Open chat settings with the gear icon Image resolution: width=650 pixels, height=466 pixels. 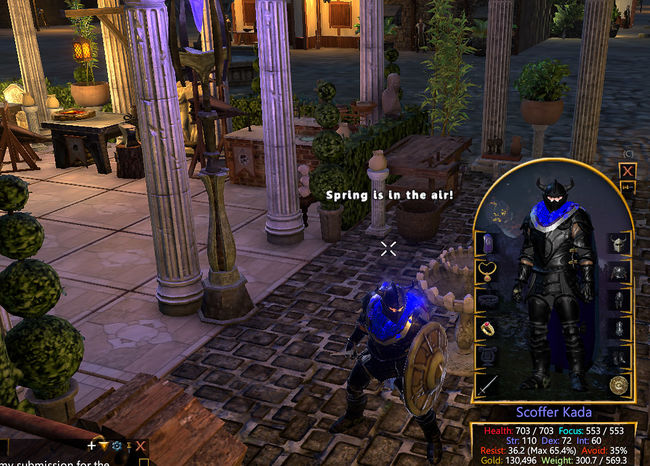coord(117,446)
